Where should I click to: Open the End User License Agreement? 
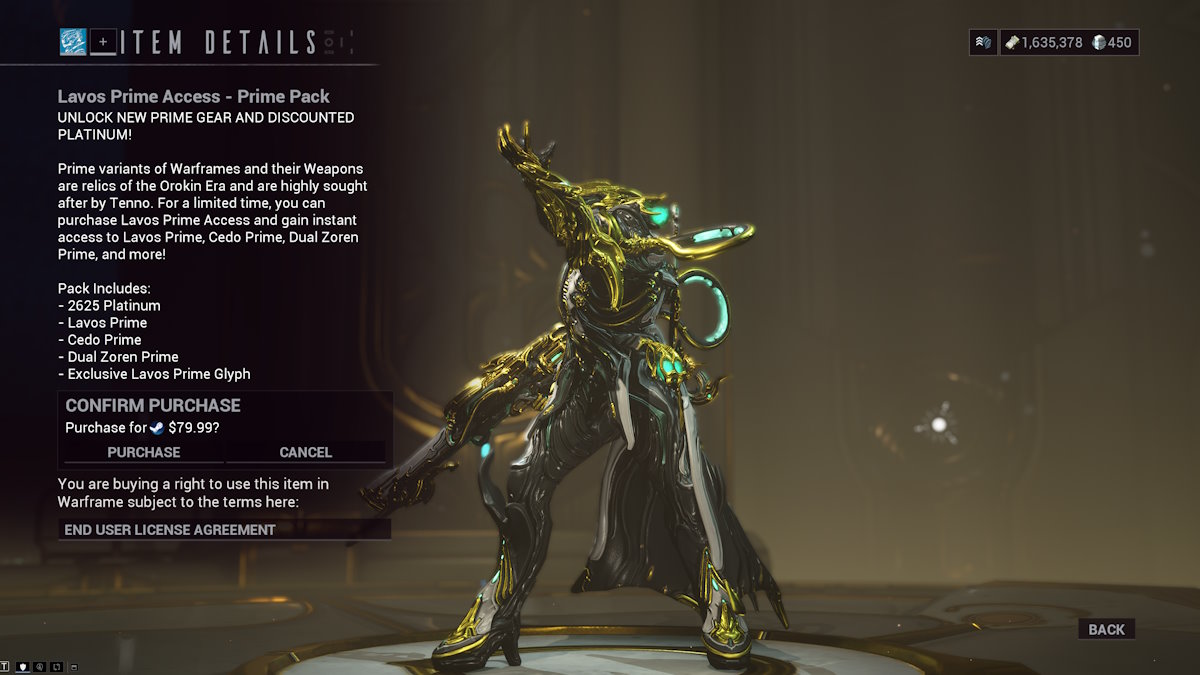point(224,529)
